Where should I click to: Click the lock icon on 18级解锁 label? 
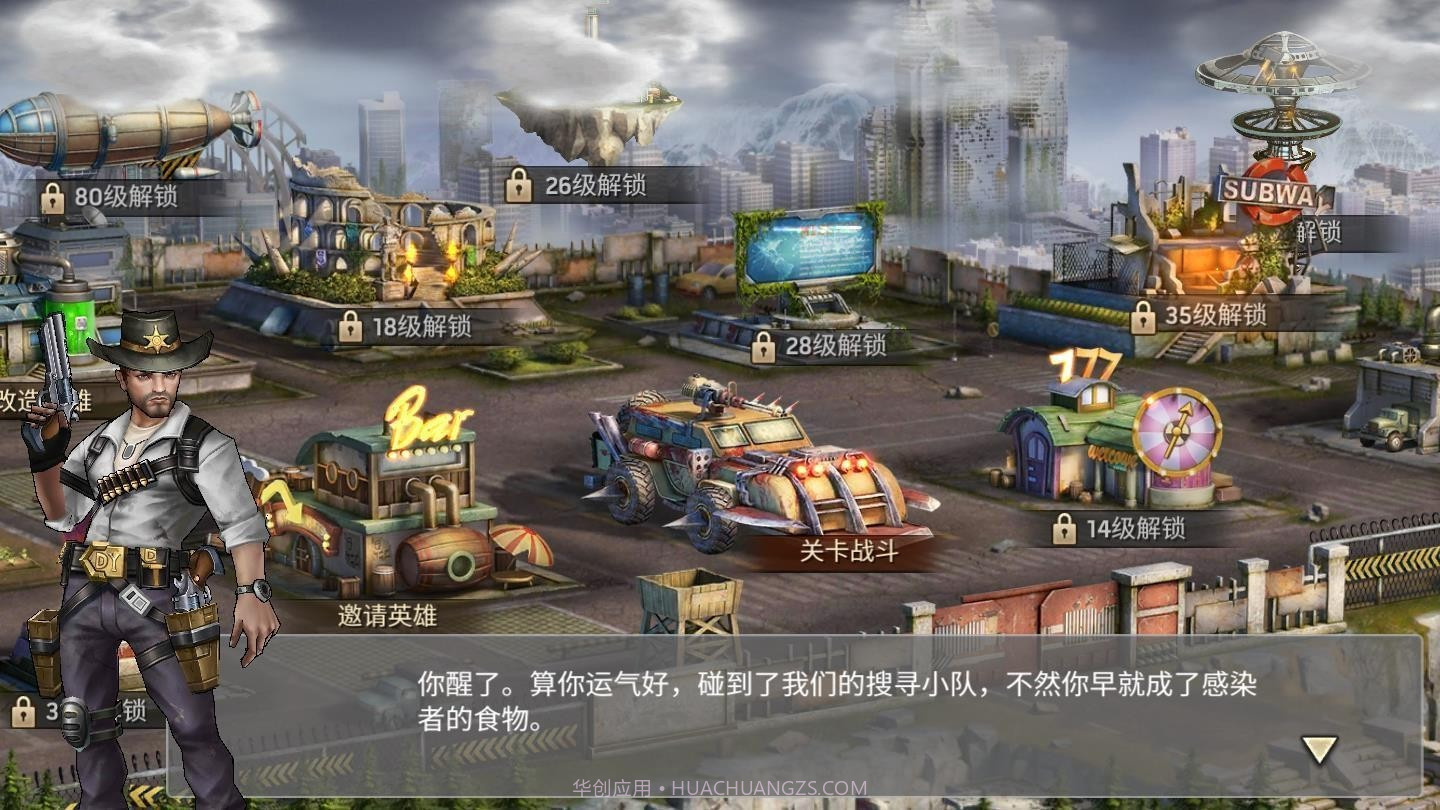click(x=351, y=325)
